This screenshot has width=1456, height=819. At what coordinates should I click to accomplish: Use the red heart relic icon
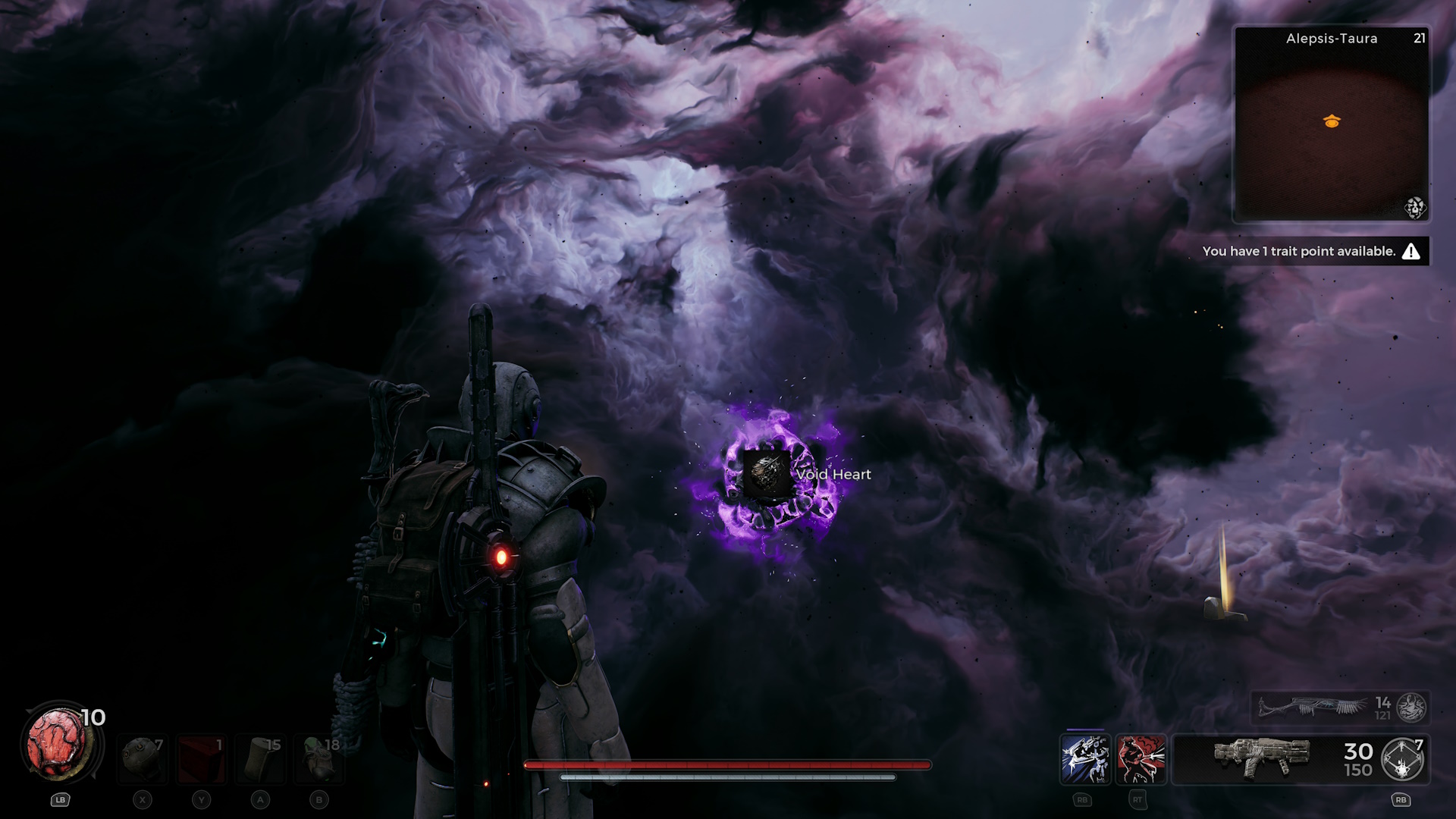pos(59,745)
